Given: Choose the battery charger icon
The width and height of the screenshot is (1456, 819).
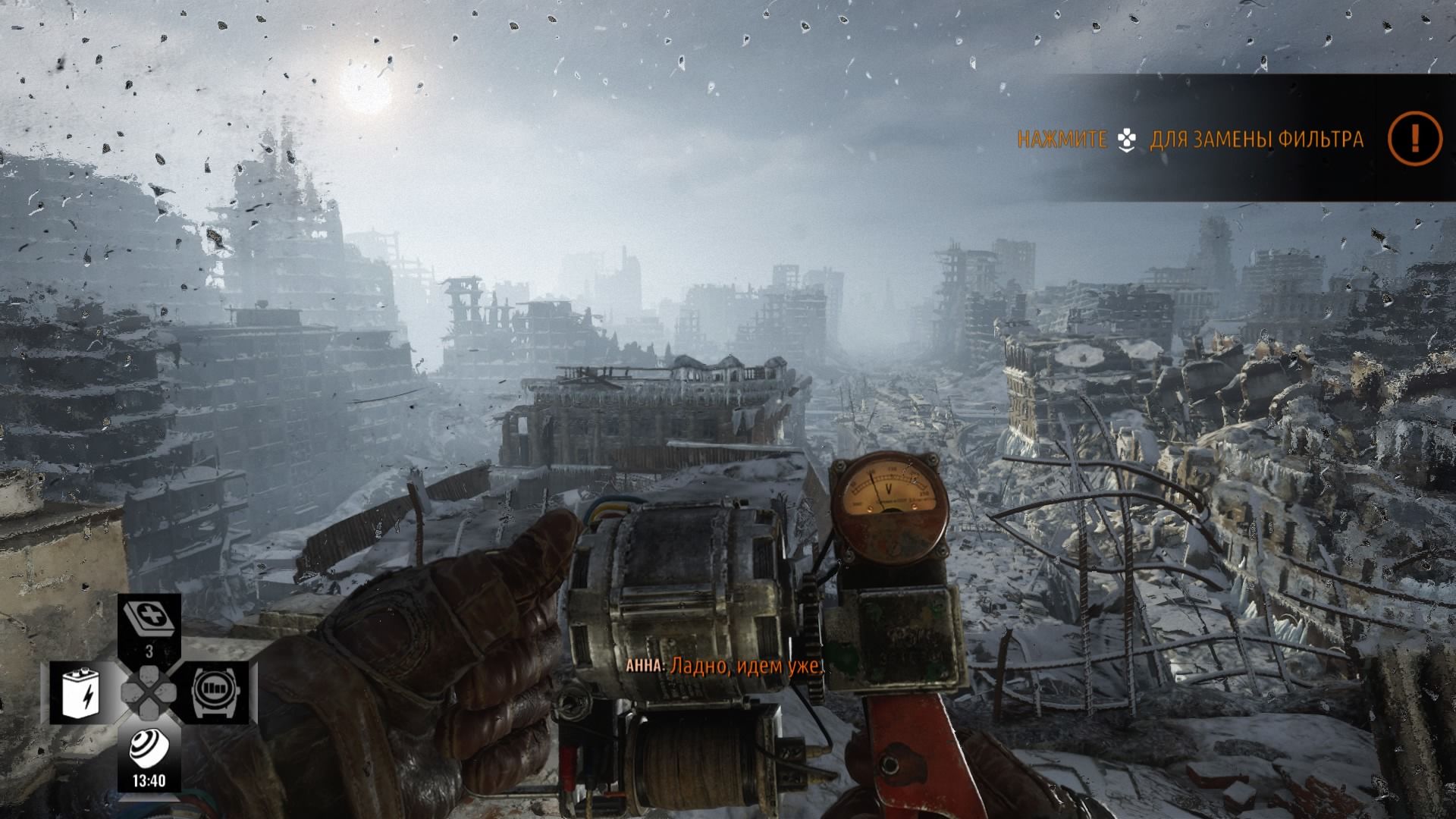Looking at the screenshot, I should [84, 692].
